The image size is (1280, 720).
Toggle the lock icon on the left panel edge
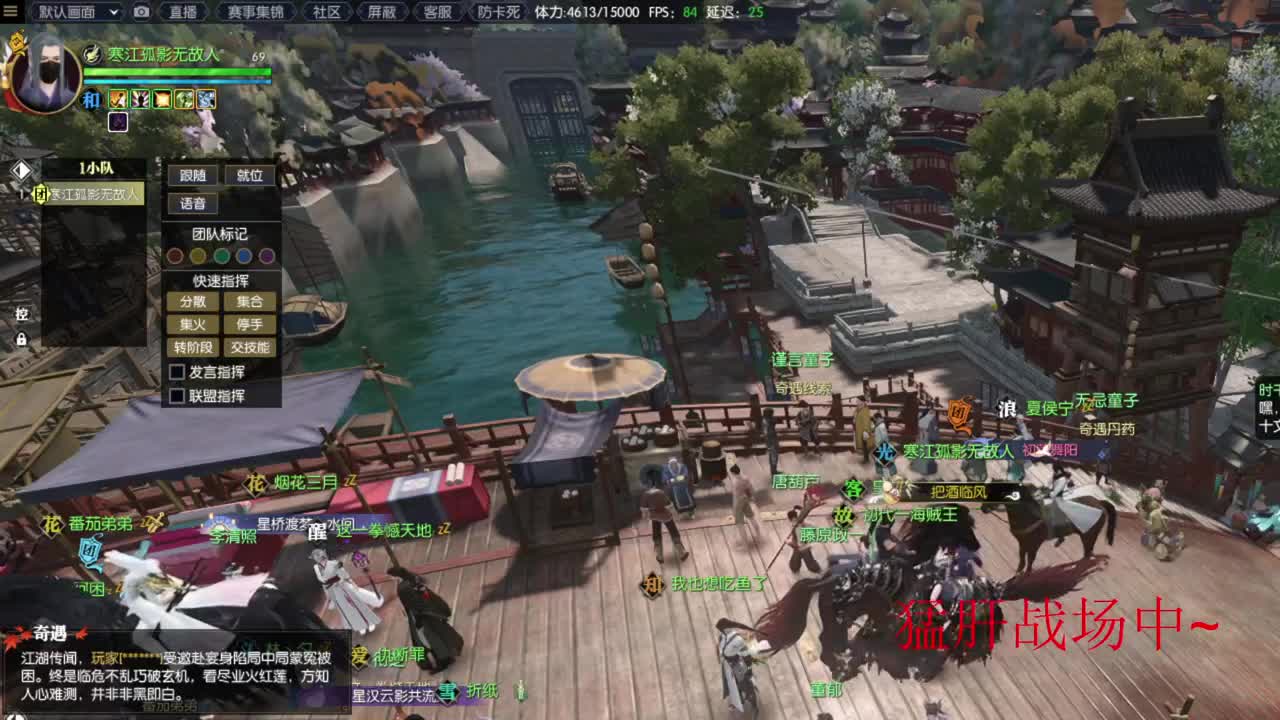[x=21, y=337]
